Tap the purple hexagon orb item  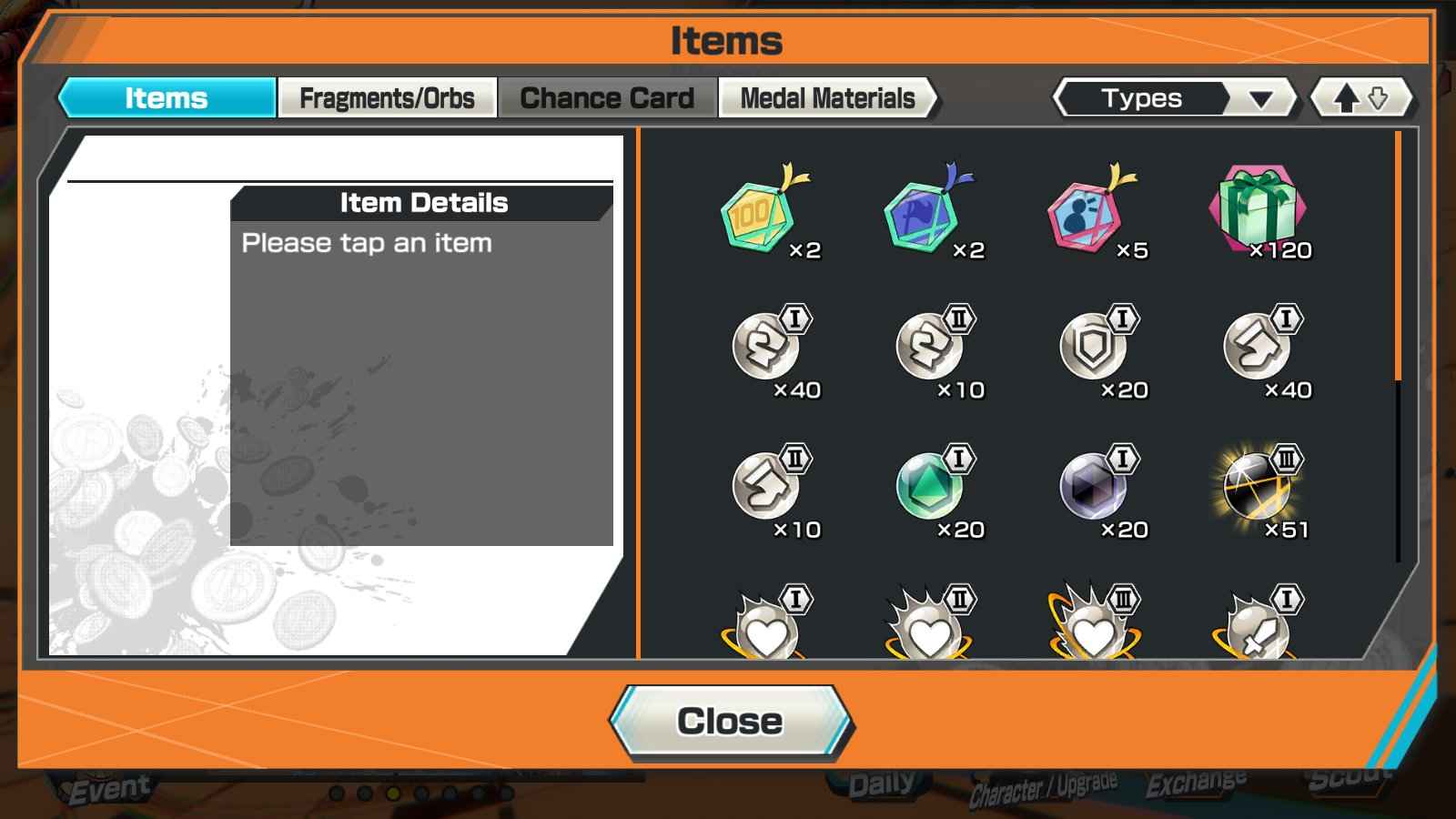1094,487
